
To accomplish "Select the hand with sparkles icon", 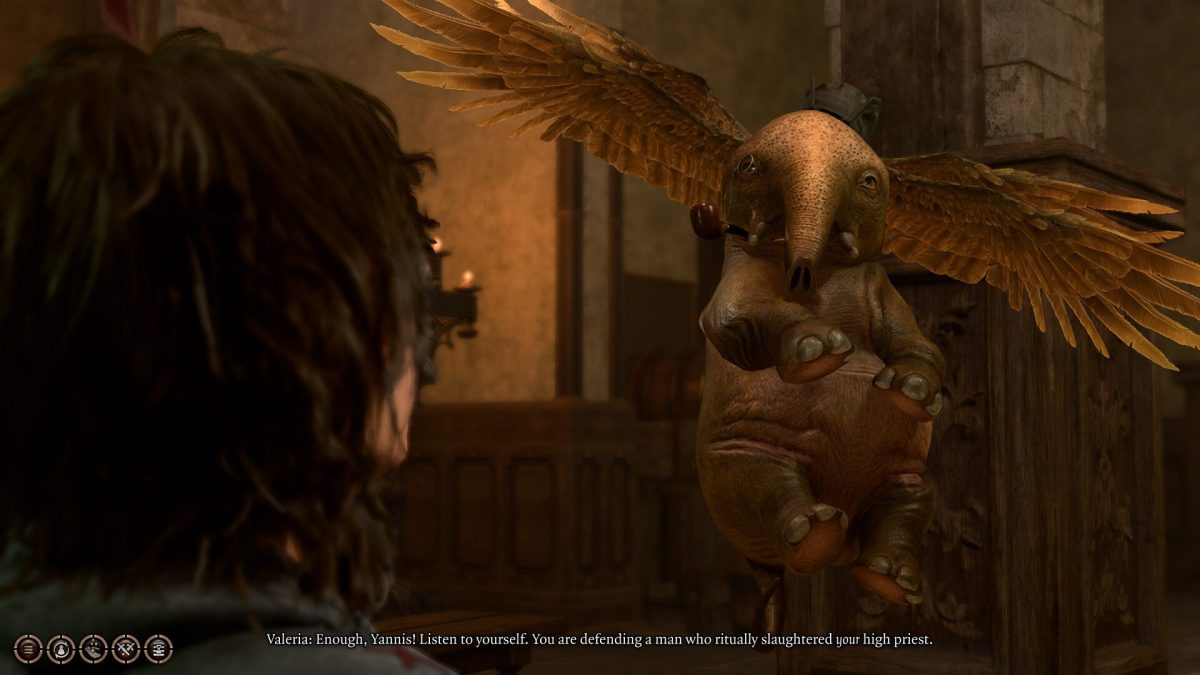I will point(93,648).
